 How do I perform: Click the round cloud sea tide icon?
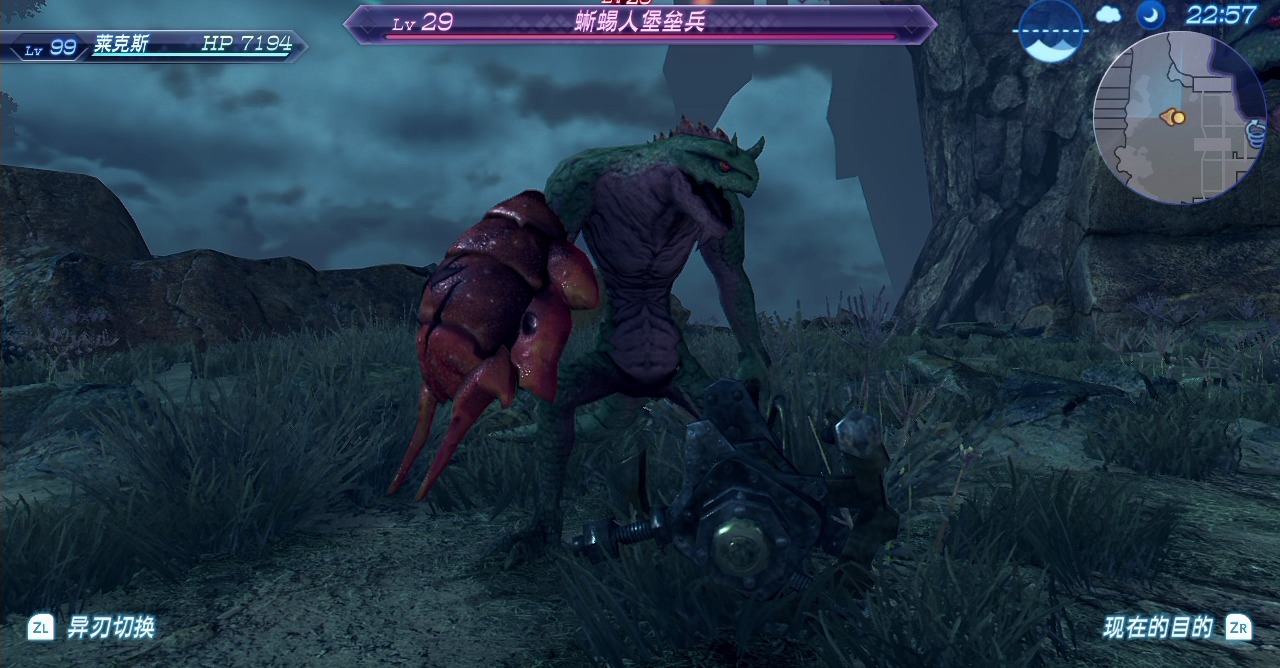1051,31
